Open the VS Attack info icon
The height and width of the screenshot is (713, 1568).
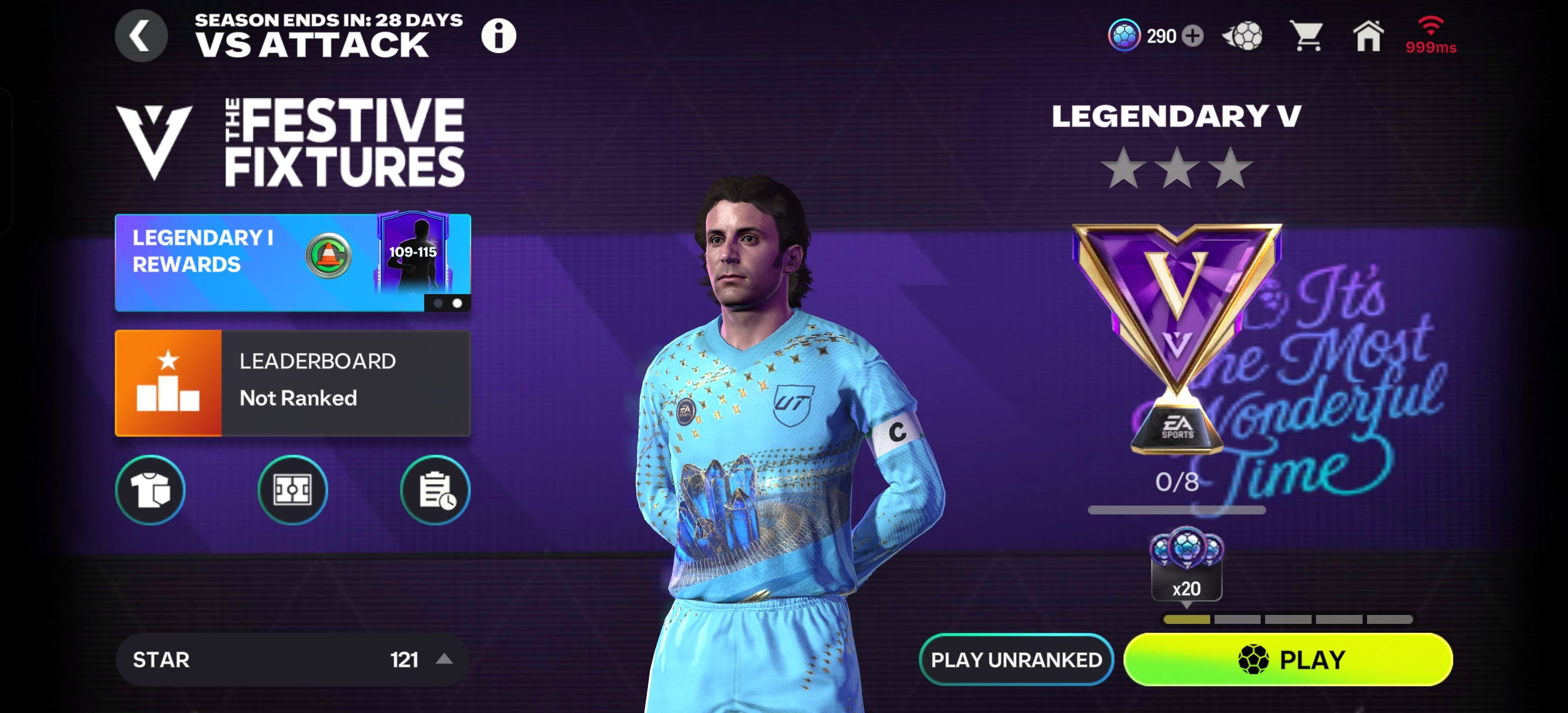[498, 36]
